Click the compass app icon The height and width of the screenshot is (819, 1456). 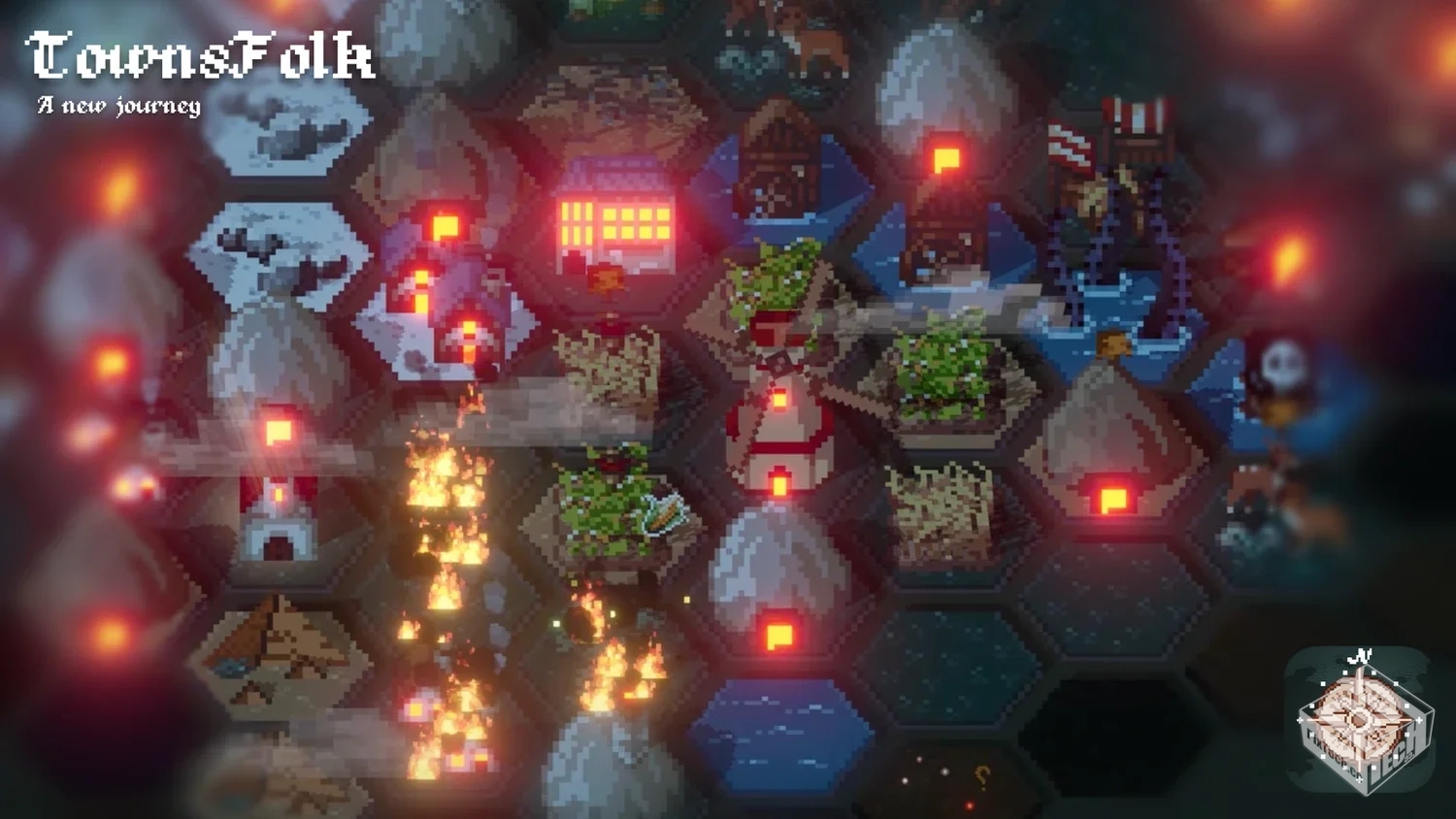coord(1360,719)
